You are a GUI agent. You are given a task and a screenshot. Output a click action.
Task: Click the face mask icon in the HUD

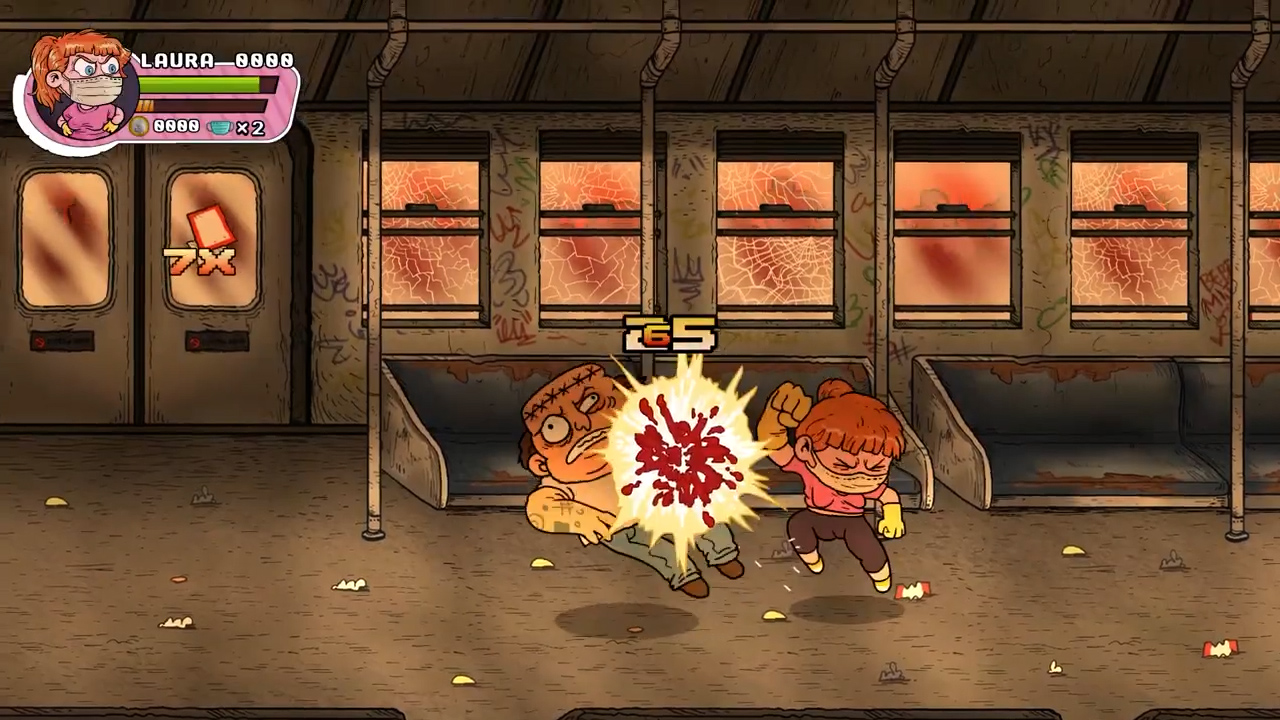pyautogui.click(x=220, y=127)
